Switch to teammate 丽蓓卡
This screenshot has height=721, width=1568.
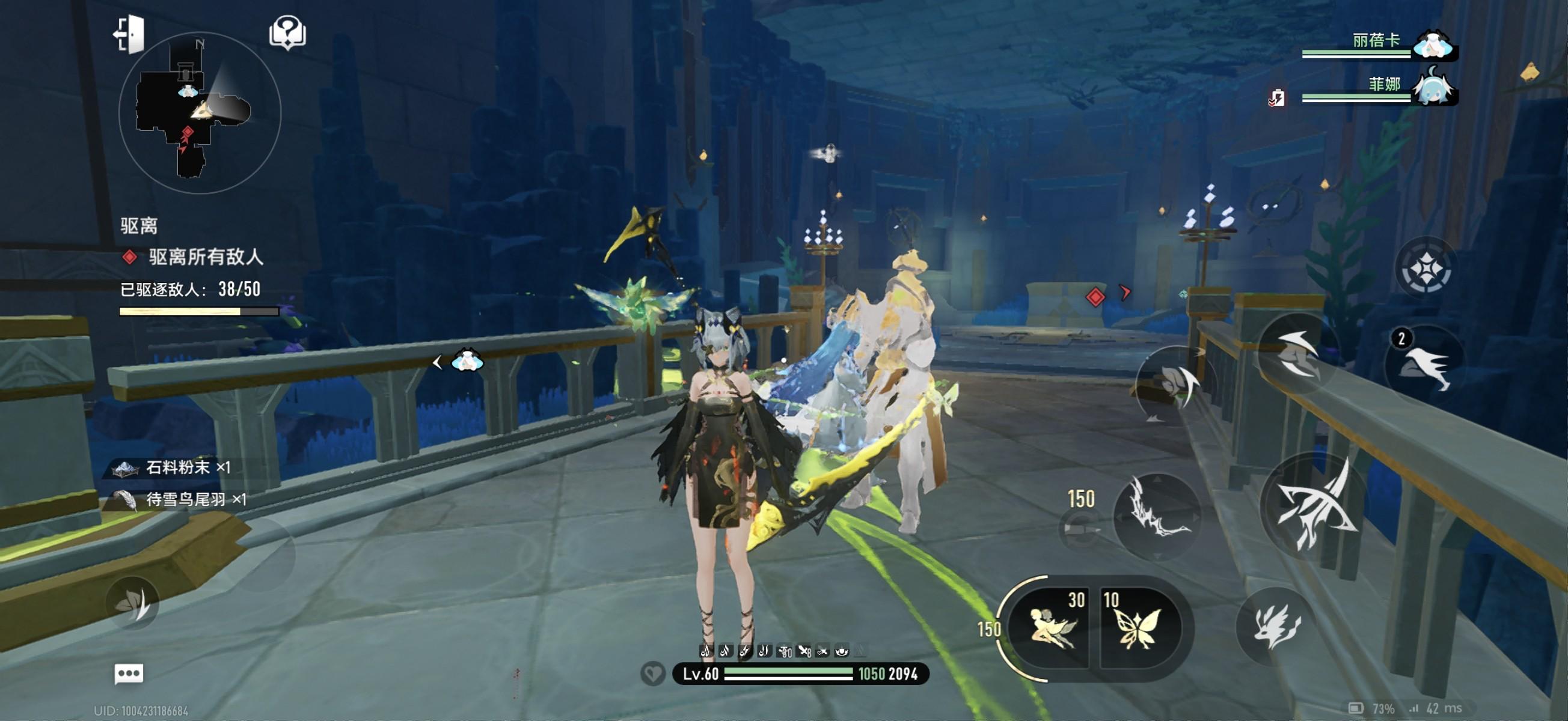[x=1433, y=44]
